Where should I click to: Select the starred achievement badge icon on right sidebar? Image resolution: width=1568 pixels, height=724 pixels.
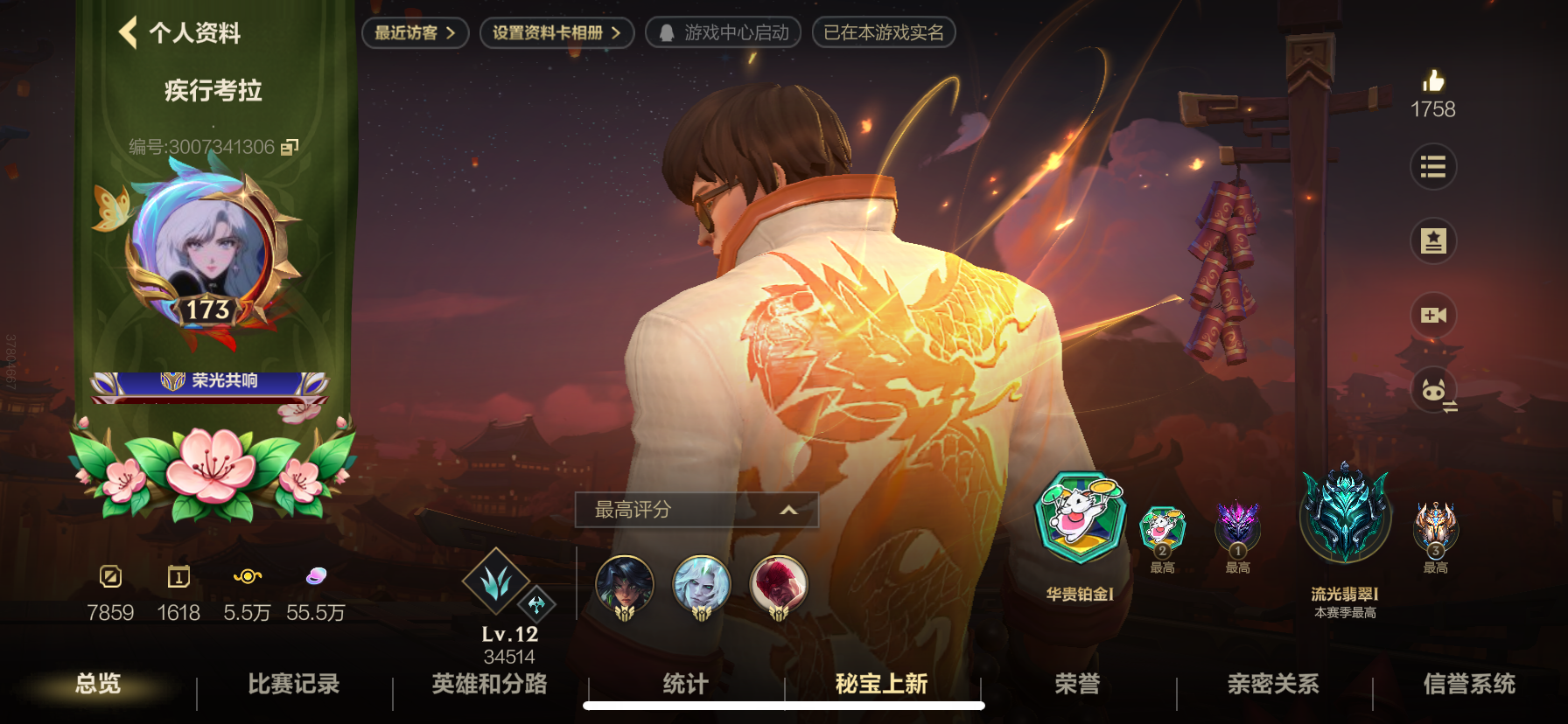click(1433, 241)
